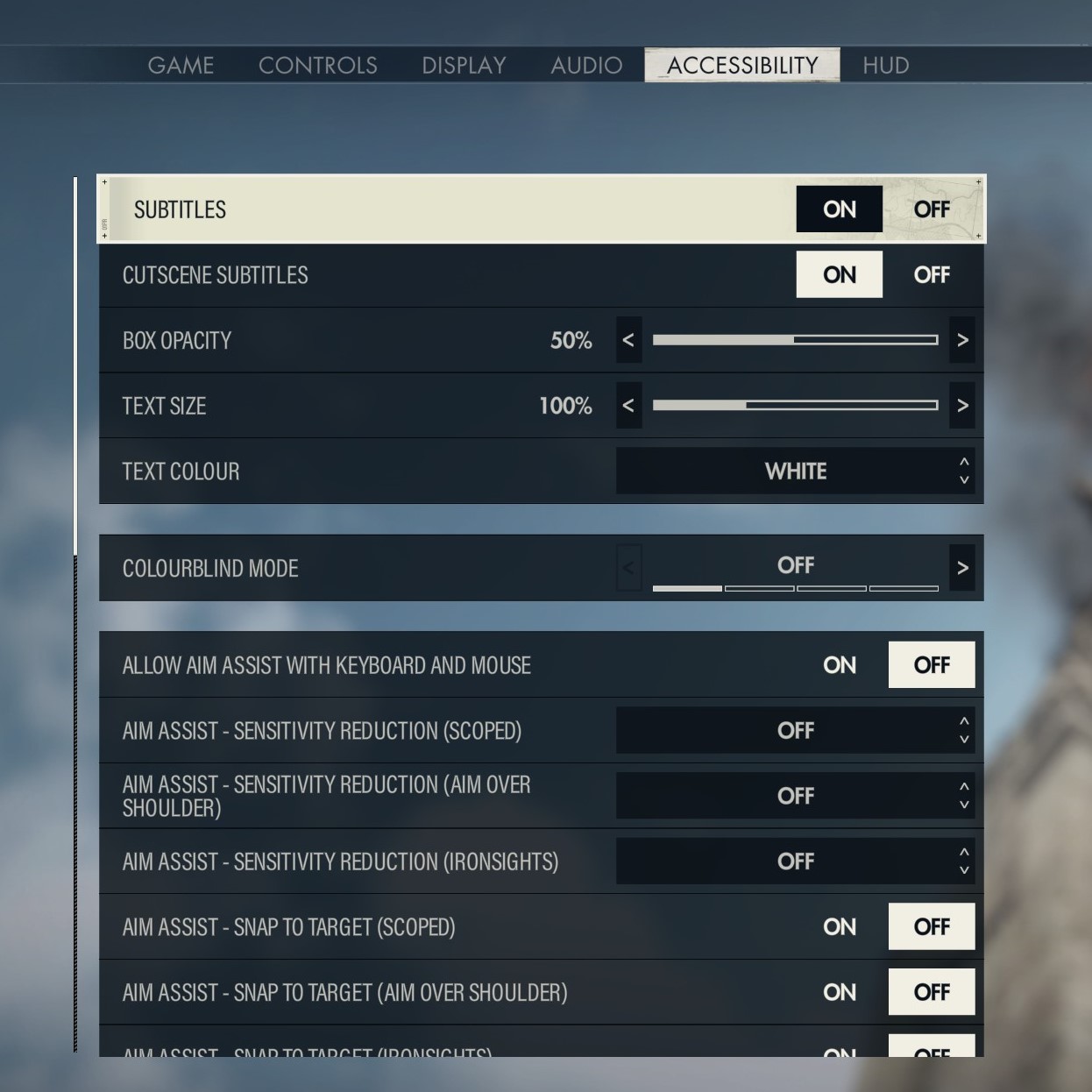Screen dimensions: 1092x1092
Task: Switch to the Game tab
Action: pos(181,66)
